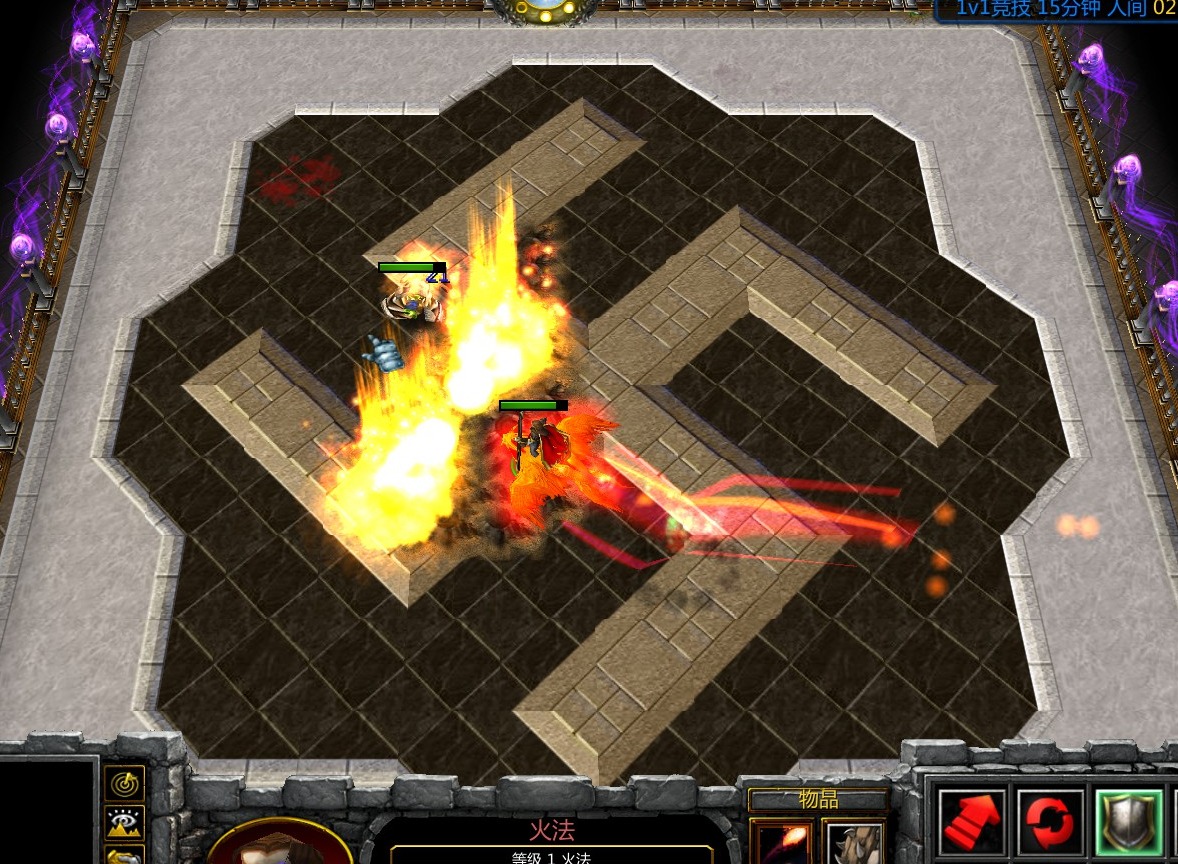This screenshot has width=1178, height=864.
Task: Click the minimap signal ping button
Action: pyautogui.click(x=125, y=783)
